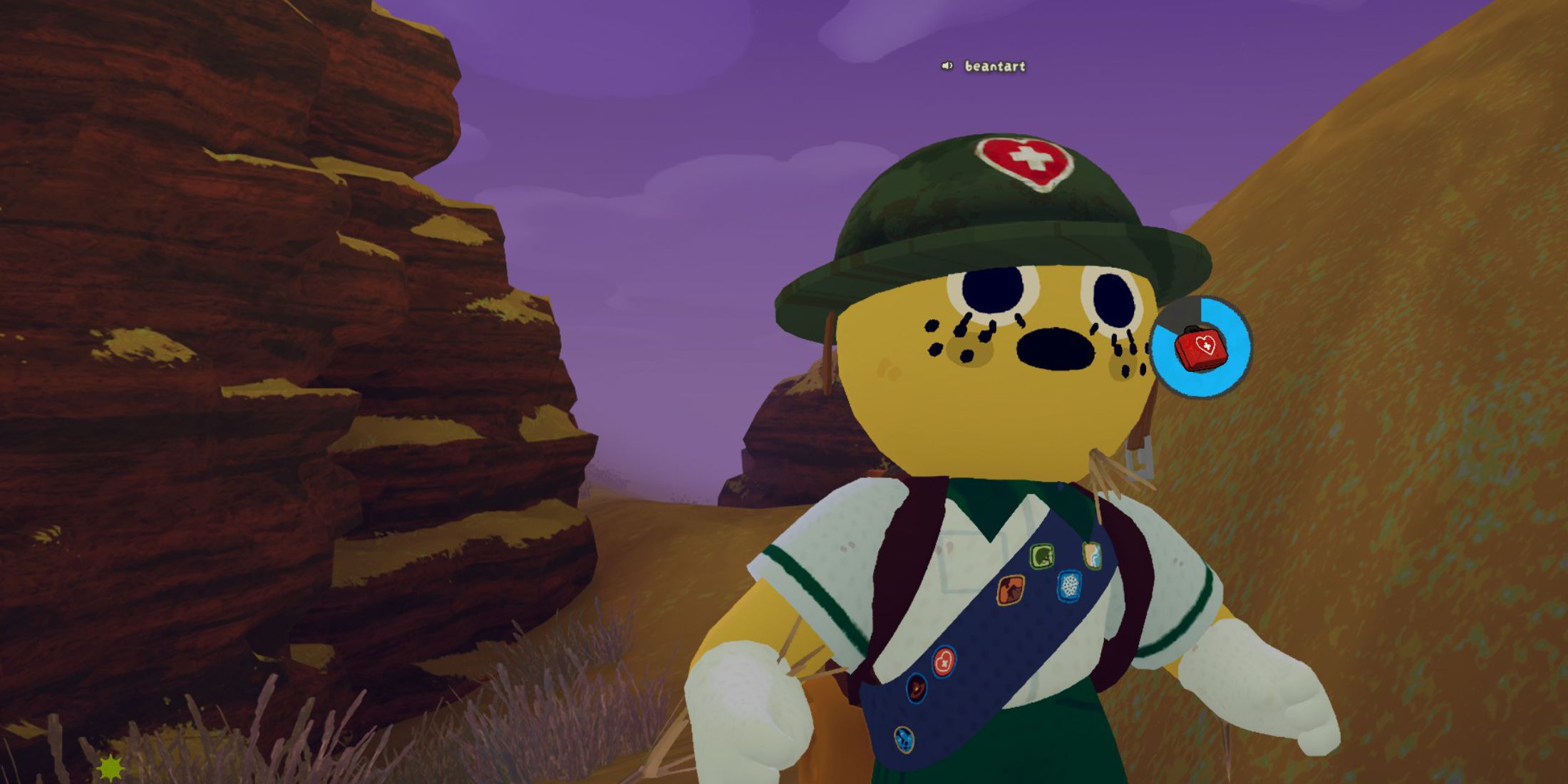Click the green spiky status icon
The width and height of the screenshot is (1568, 784).
click(110, 768)
